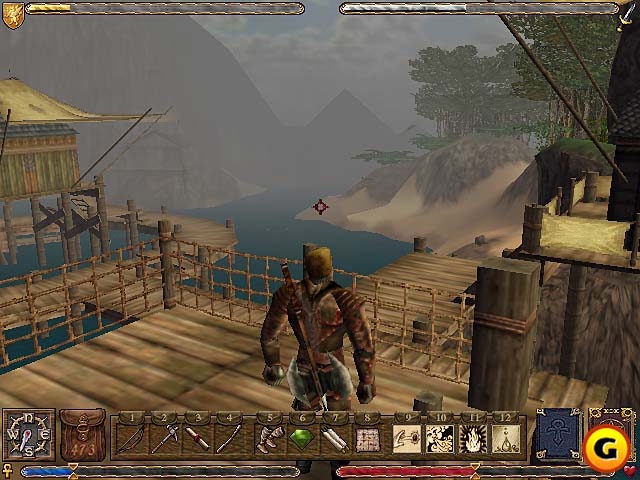Open the blue ankh journal book
The image size is (640, 480).
(x=558, y=435)
